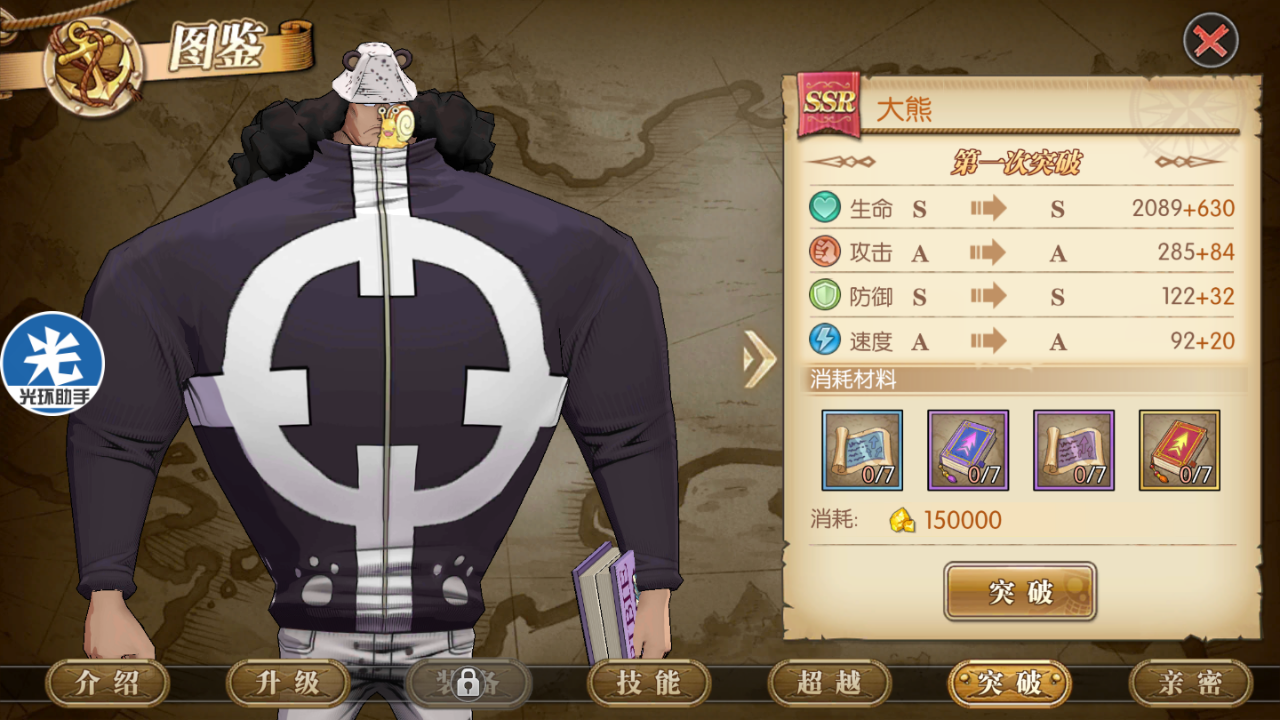The width and height of the screenshot is (1280, 720).
Task: Choose the 突破 tab in the bottom bar
Action: click(x=1009, y=684)
